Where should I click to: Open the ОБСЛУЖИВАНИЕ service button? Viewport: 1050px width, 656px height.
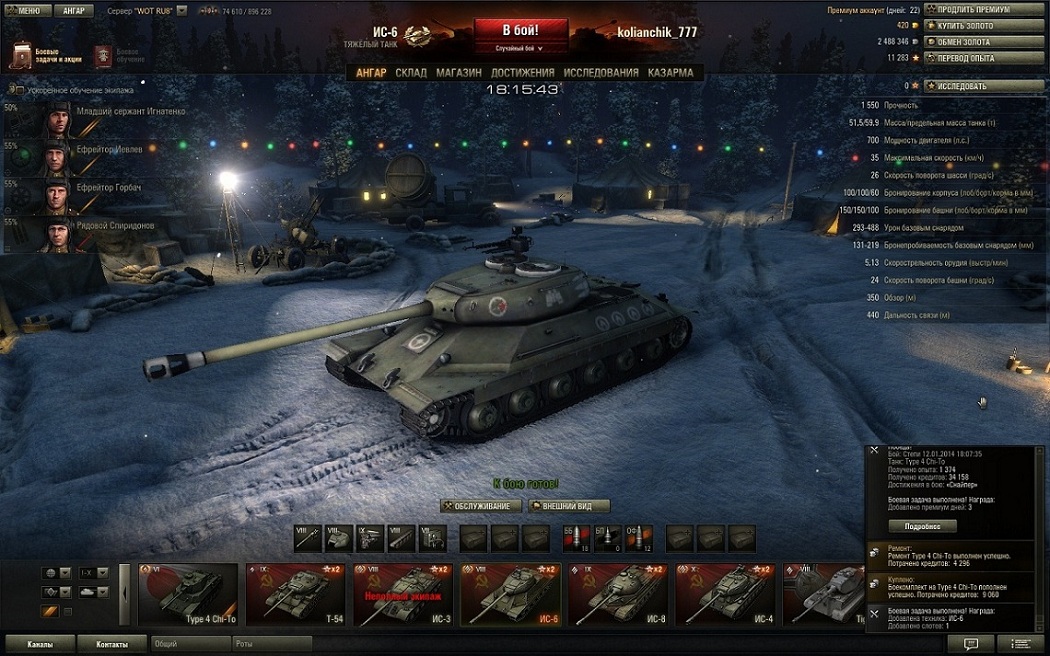tap(482, 506)
